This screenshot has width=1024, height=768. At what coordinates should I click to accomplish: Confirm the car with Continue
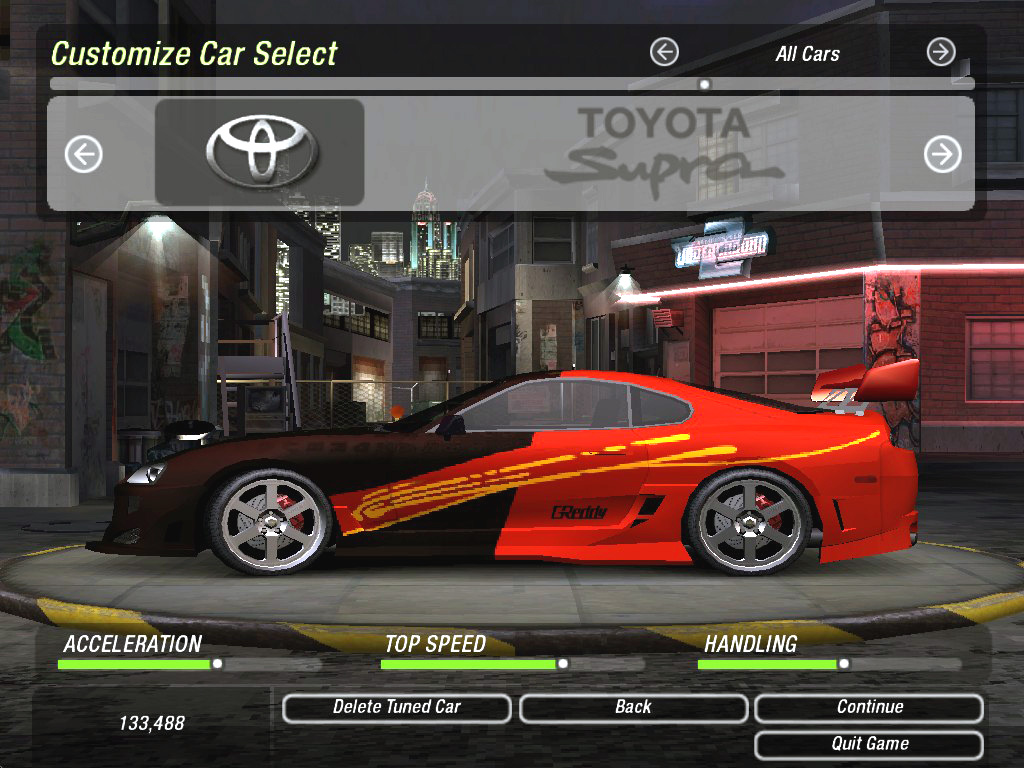(x=869, y=708)
